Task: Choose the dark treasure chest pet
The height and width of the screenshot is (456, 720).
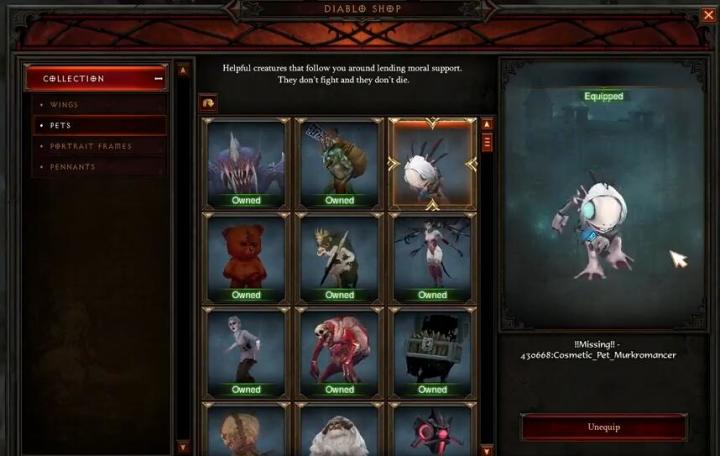Action: coord(432,351)
